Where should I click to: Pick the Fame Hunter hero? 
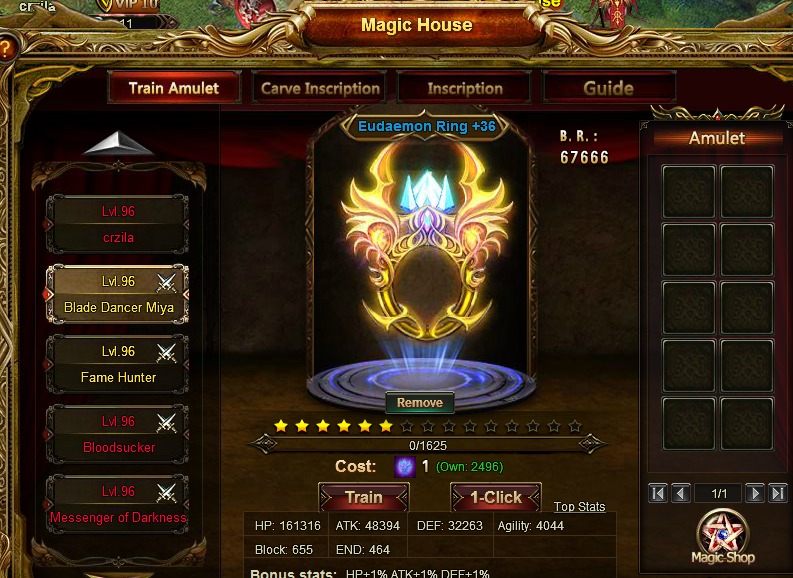[117, 365]
